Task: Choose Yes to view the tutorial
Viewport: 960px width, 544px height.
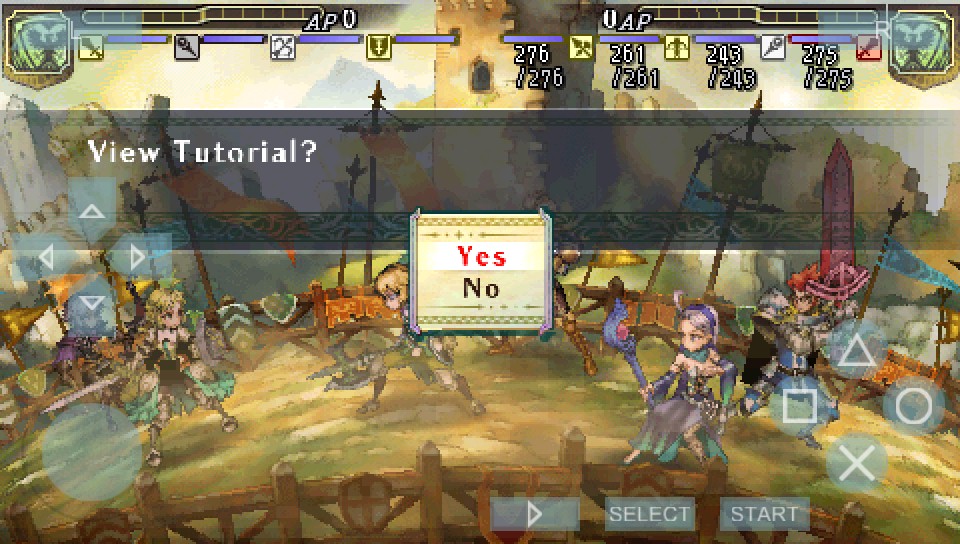Action: pyautogui.click(x=481, y=255)
